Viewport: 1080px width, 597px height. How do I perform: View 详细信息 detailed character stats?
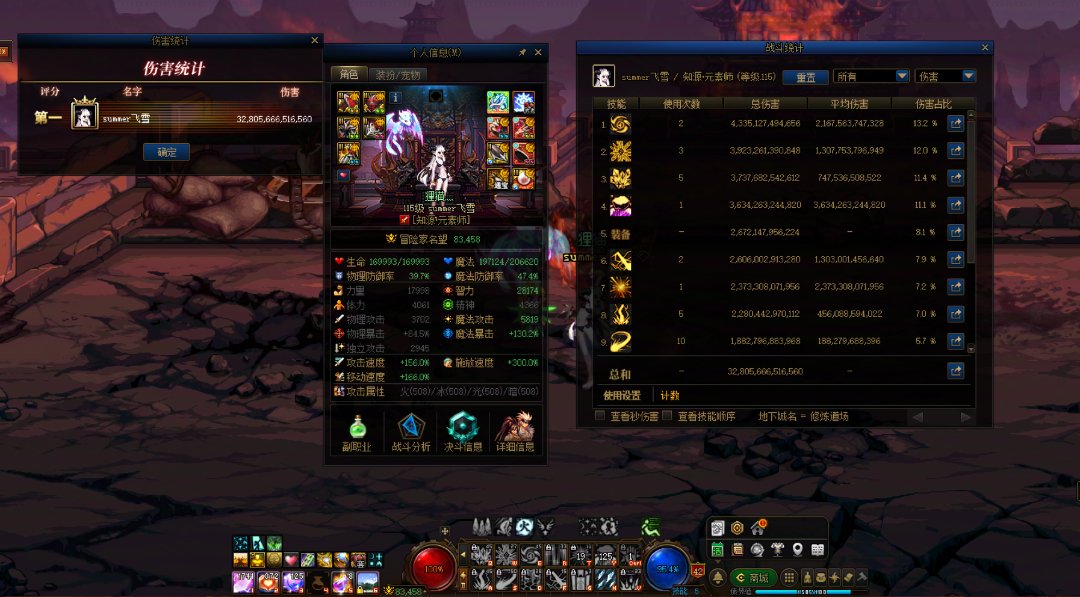tap(516, 433)
